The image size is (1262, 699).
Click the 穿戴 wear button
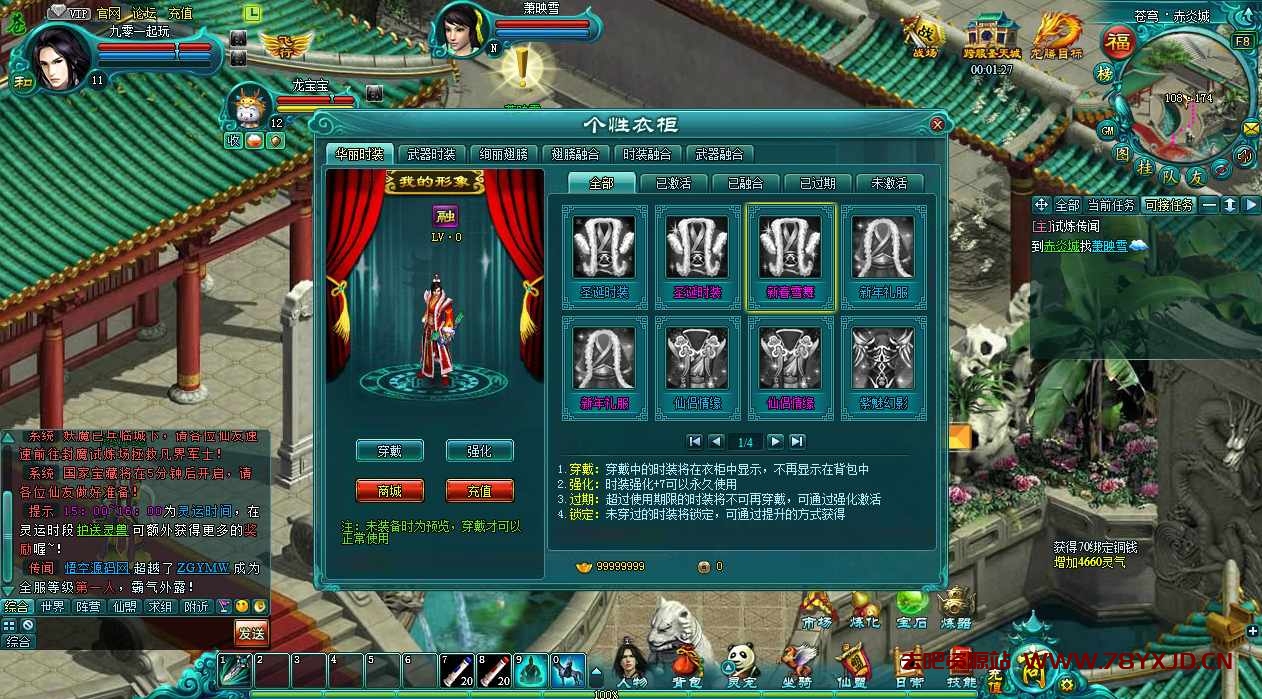(x=390, y=451)
